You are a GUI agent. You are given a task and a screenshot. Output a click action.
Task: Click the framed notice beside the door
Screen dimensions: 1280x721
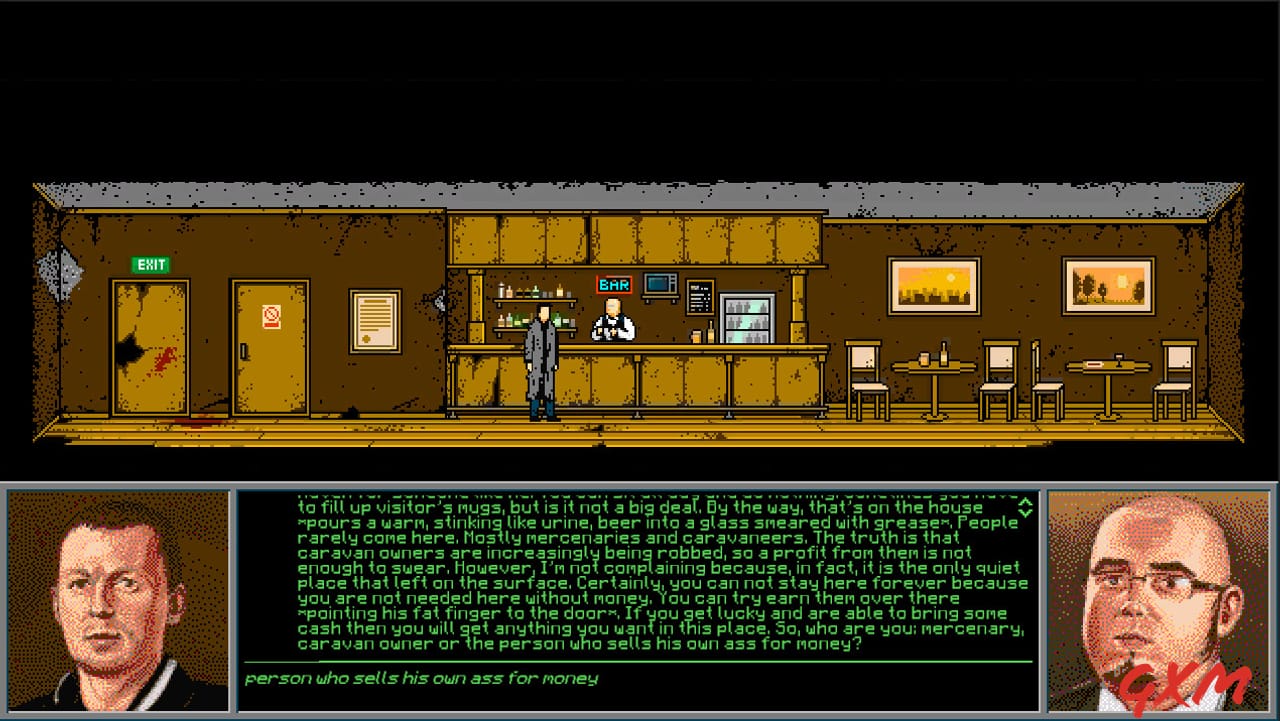[x=375, y=322]
